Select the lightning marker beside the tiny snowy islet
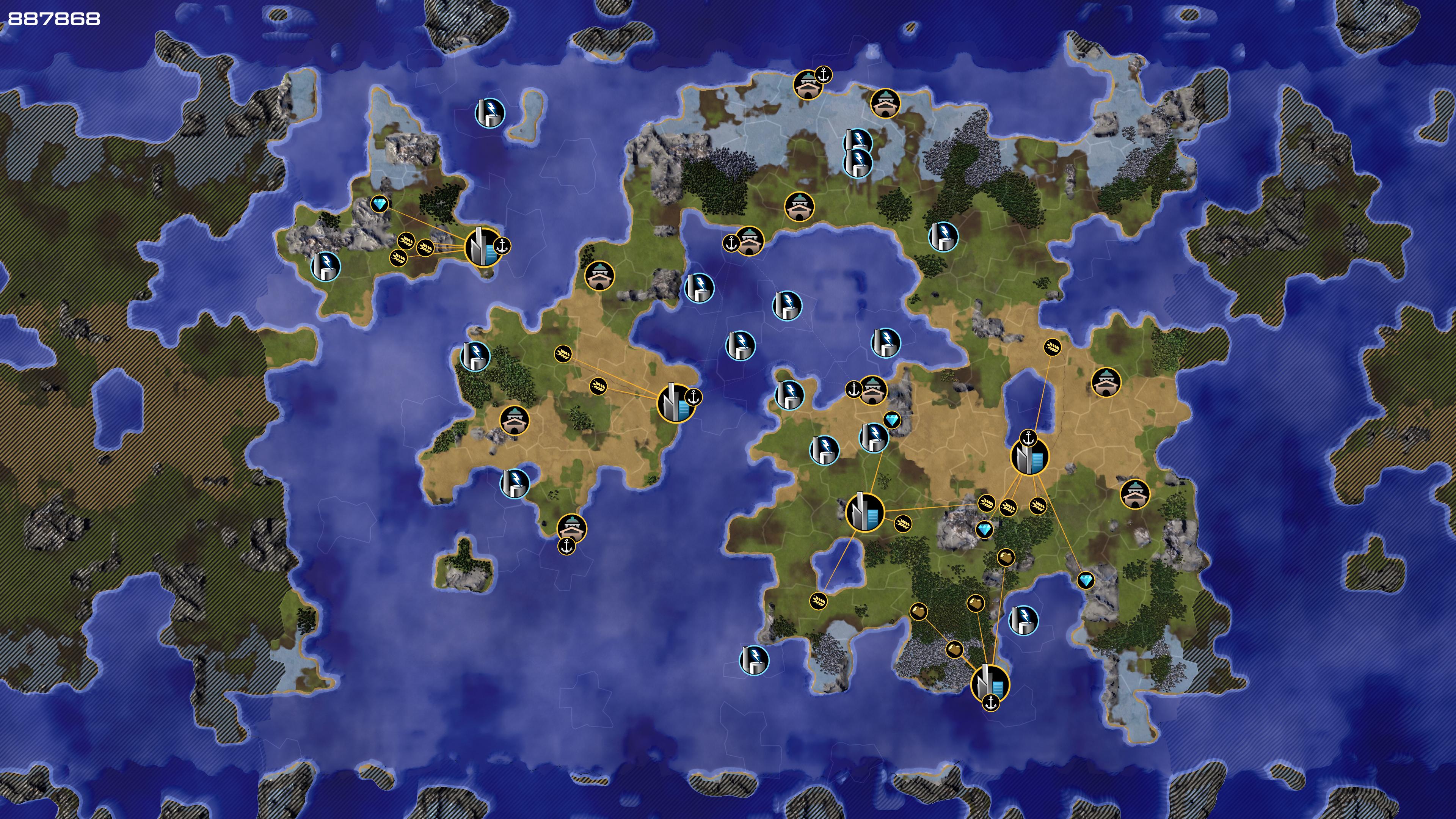The height and width of the screenshot is (819, 1456). pos(490,112)
